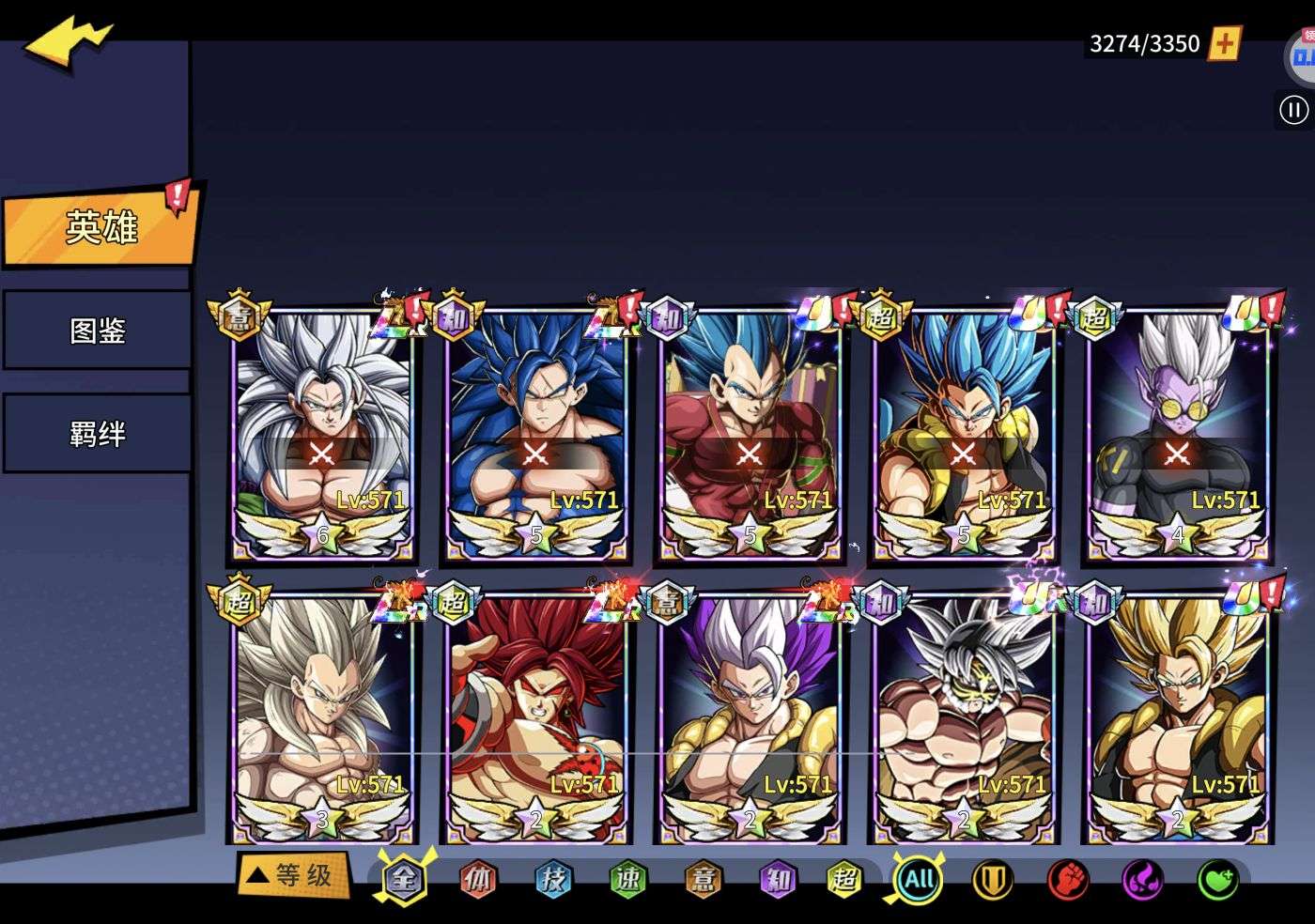Filter heroes by blue 技 type
The width and height of the screenshot is (1315, 924).
(552, 879)
